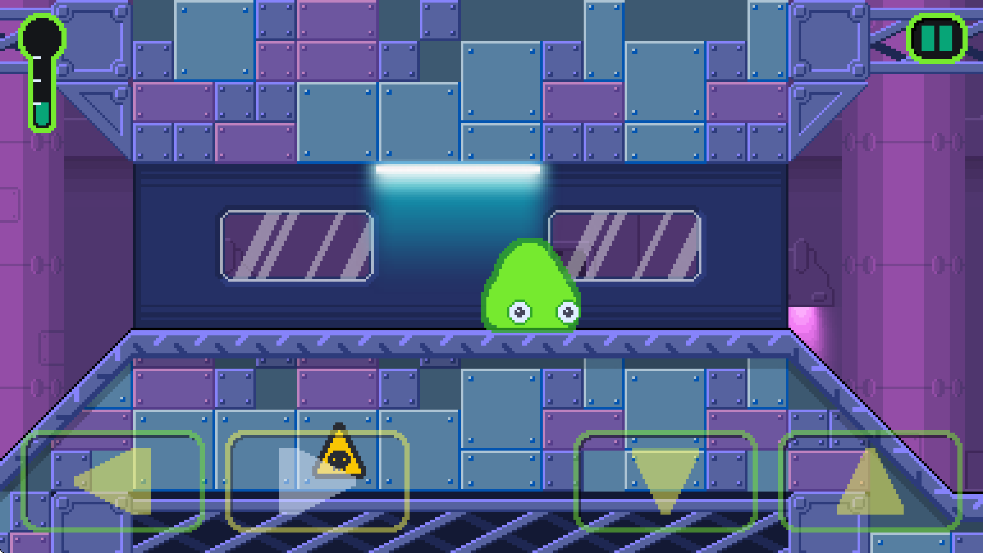
Task: Tap the left arrow move button
Action: pos(113,480)
